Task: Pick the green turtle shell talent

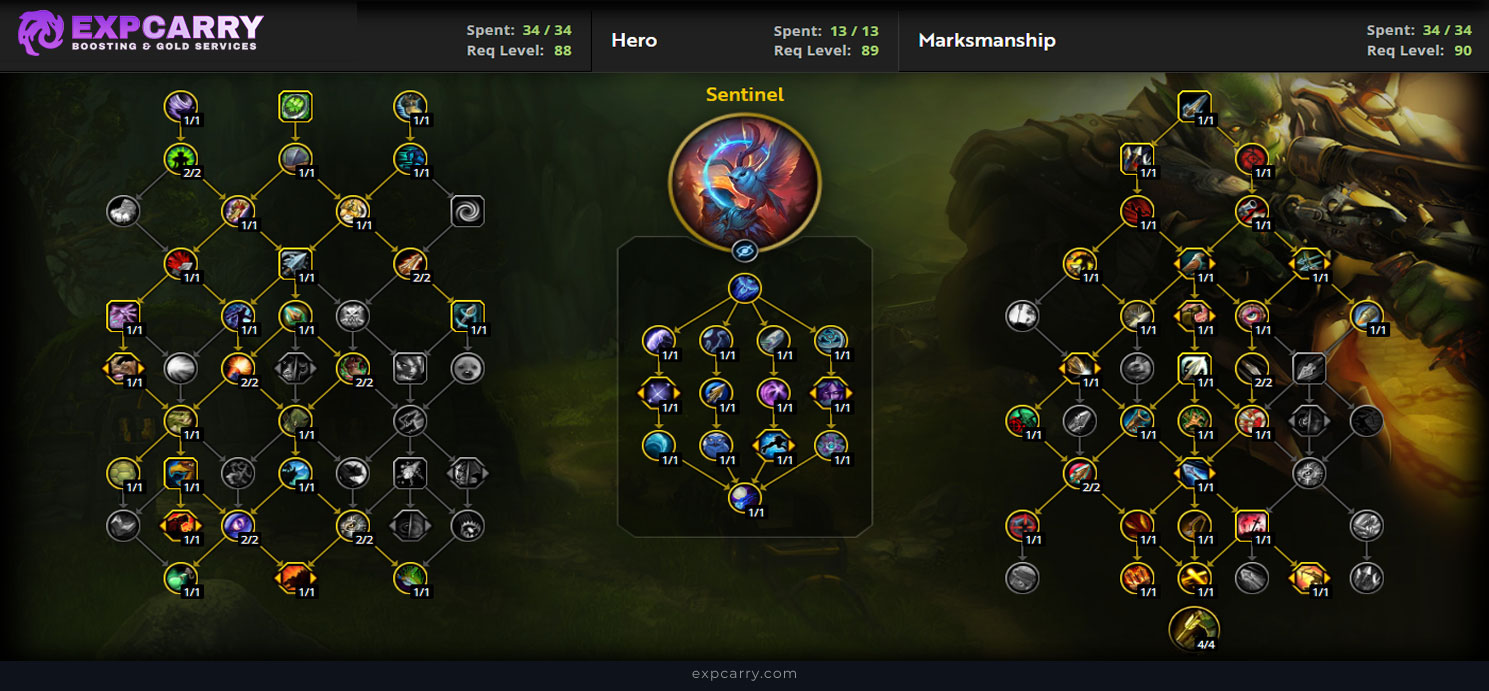Action: (122, 472)
